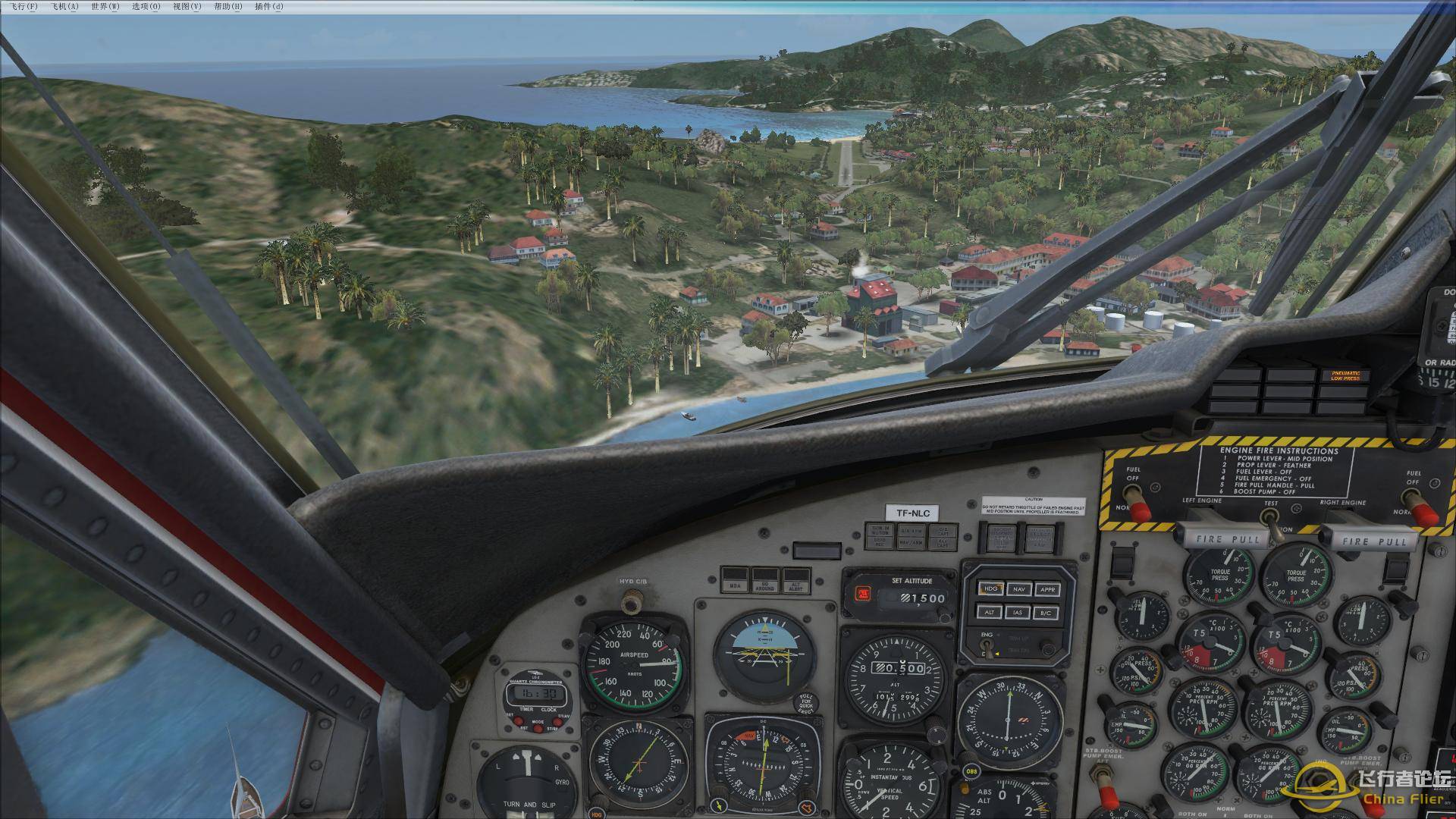Open the 插件(d) add-ons menu
The image size is (1456, 819).
[269, 7]
